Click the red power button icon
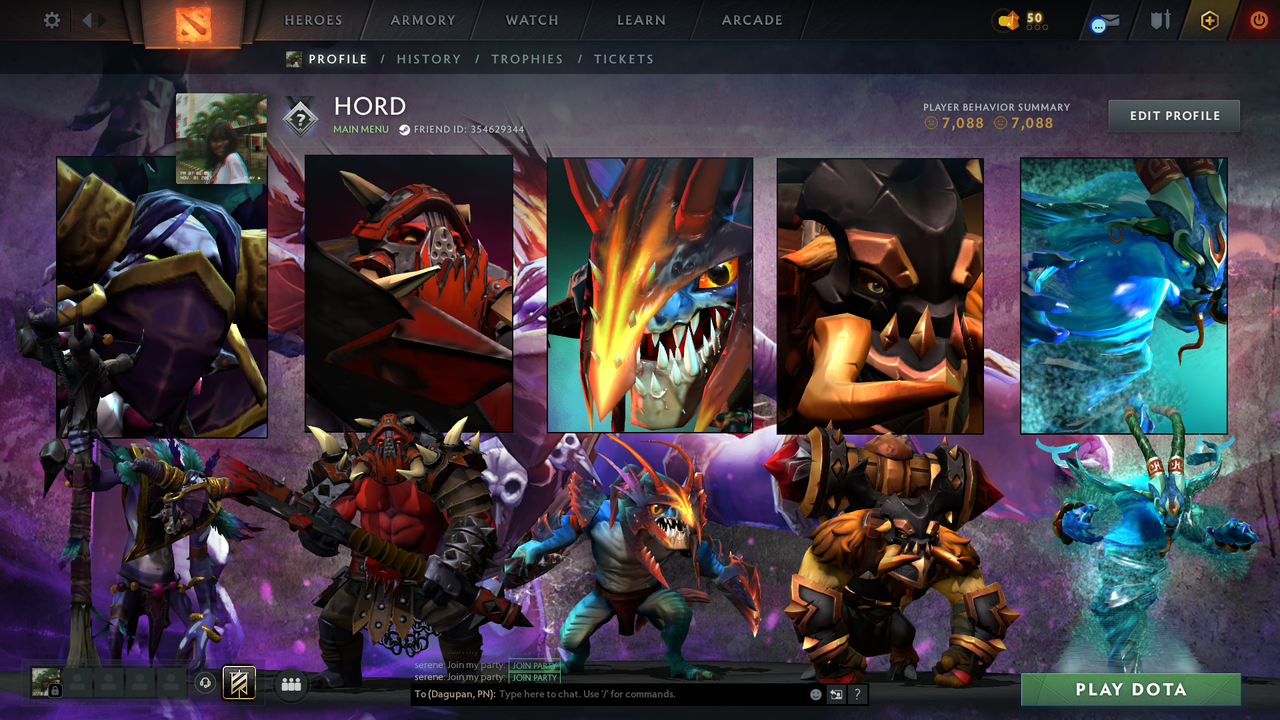The image size is (1280, 720). [1258, 19]
